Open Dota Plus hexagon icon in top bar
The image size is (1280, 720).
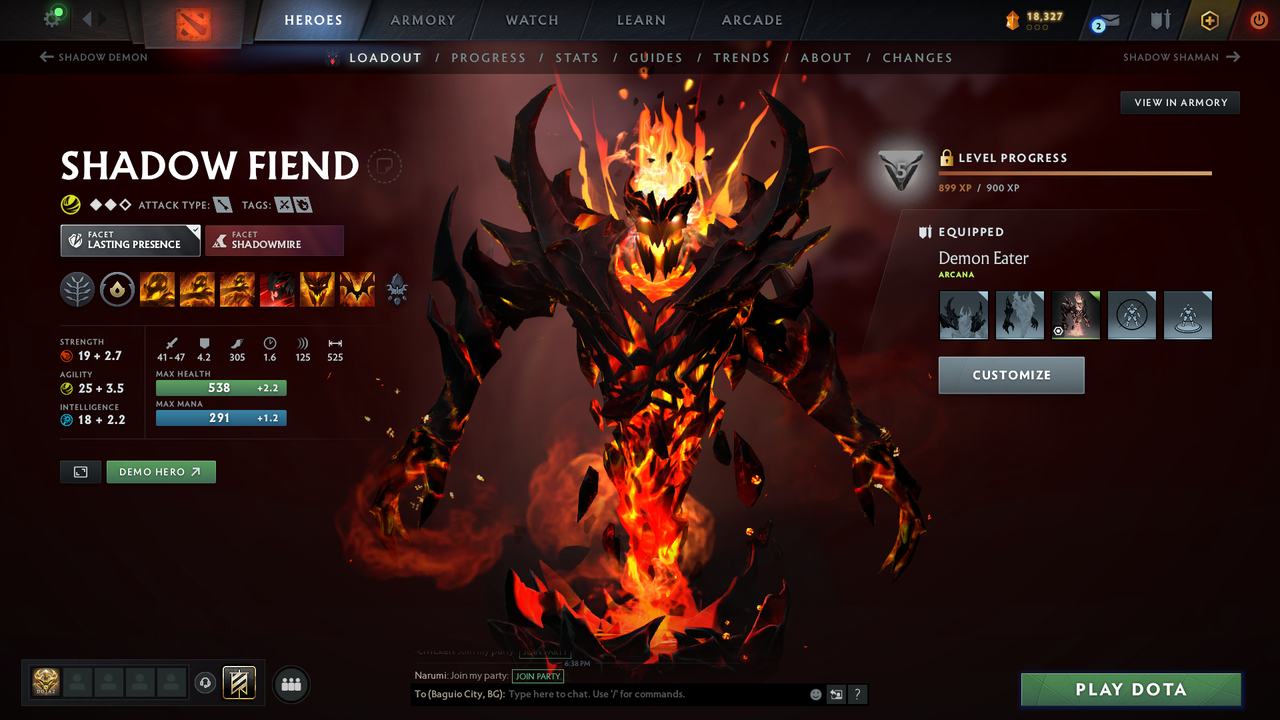click(x=1209, y=19)
